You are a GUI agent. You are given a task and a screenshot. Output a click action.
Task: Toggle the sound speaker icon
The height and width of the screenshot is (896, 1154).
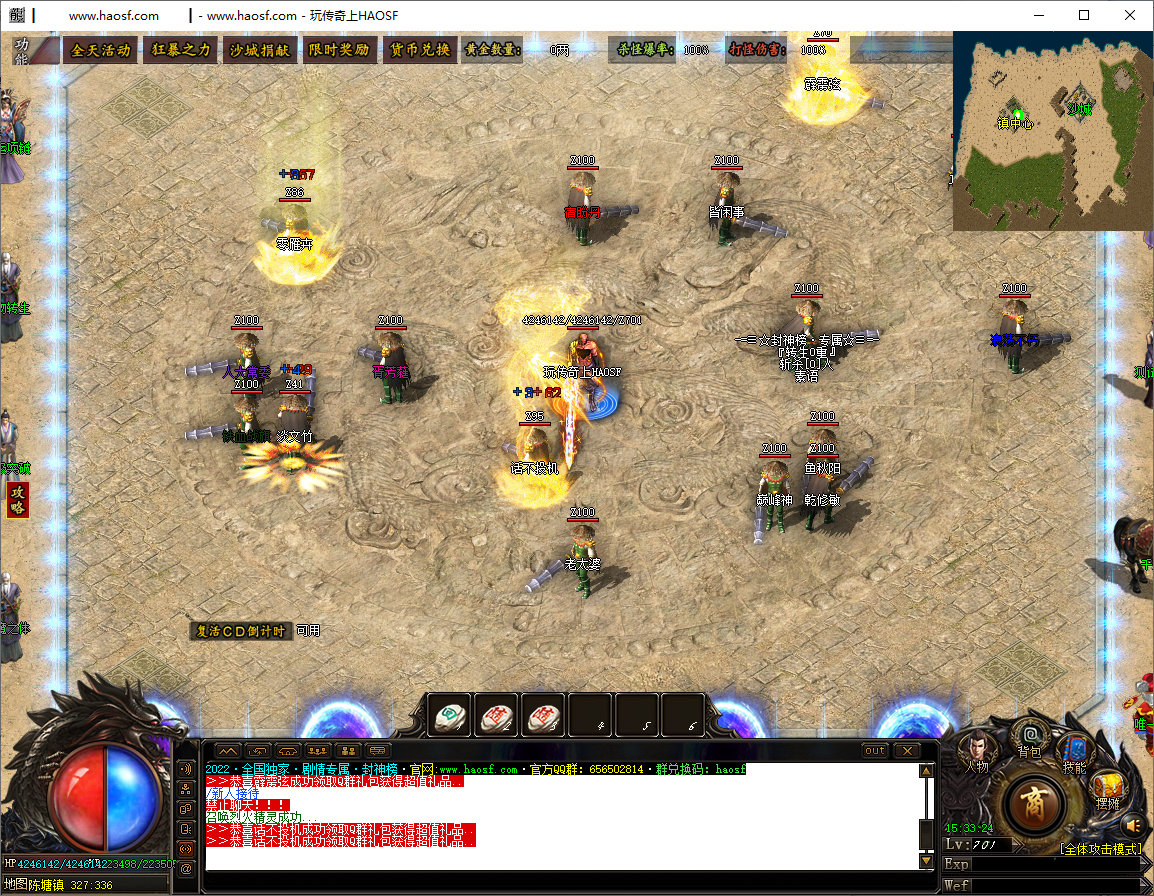tap(1132, 825)
